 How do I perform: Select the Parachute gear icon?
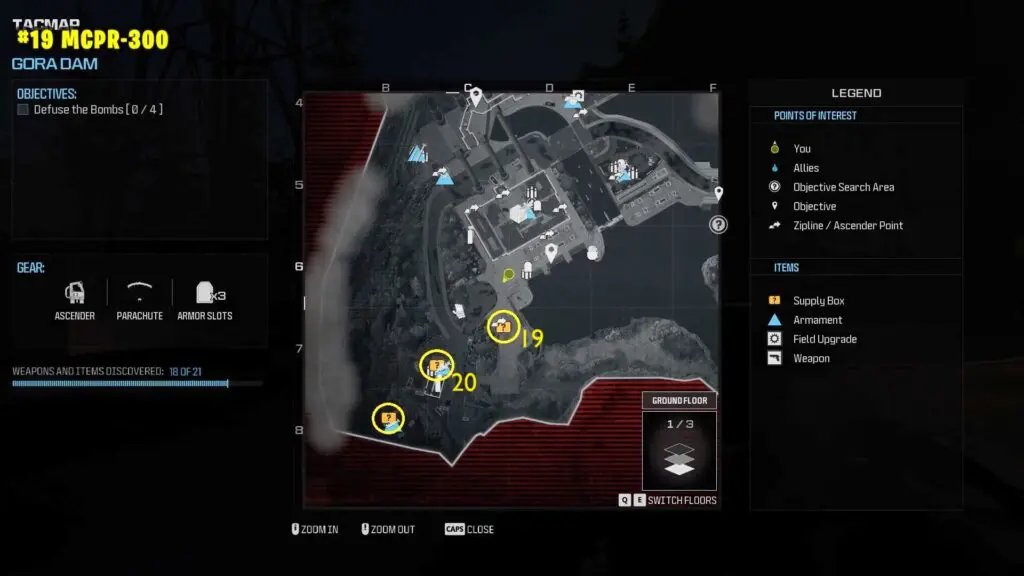140,293
